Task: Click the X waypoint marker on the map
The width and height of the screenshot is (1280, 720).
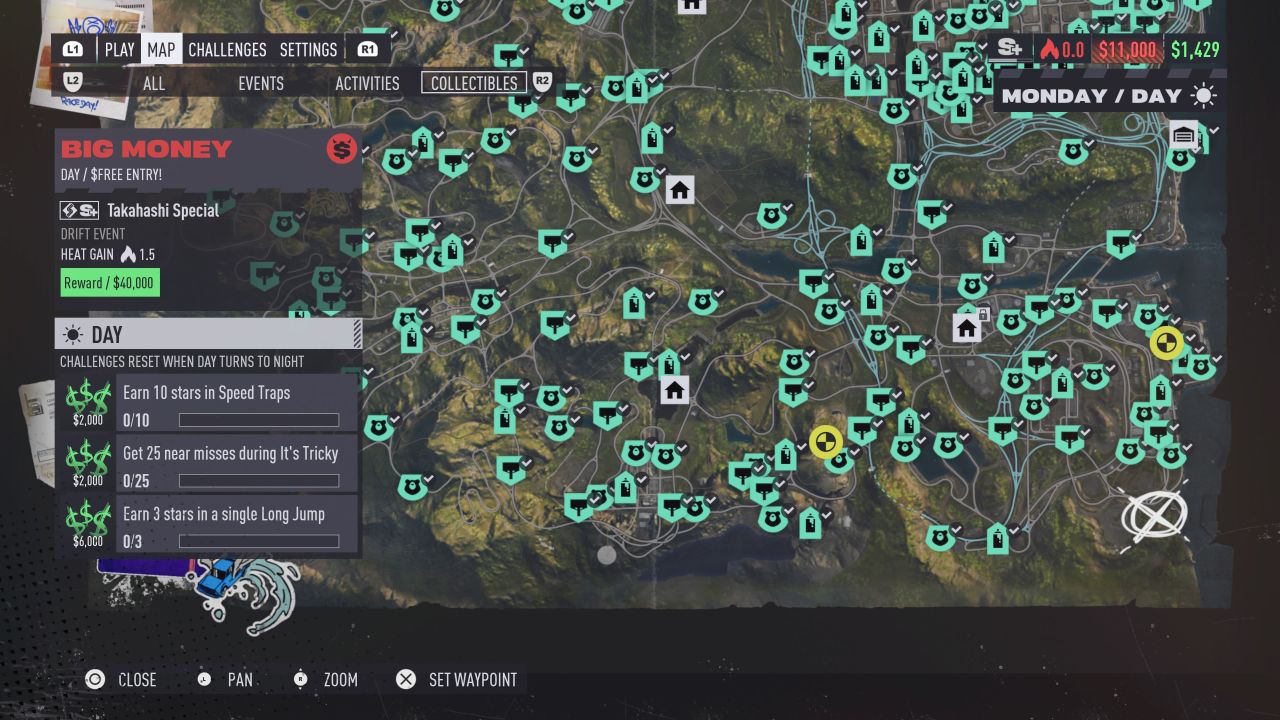Action: 1155,516
